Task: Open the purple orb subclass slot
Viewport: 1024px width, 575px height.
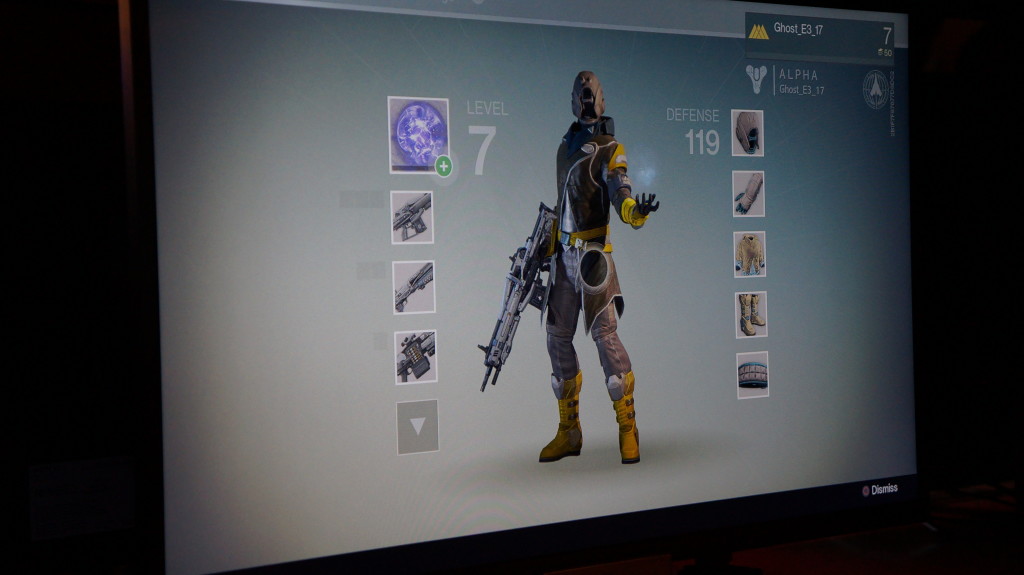Action: click(x=418, y=134)
